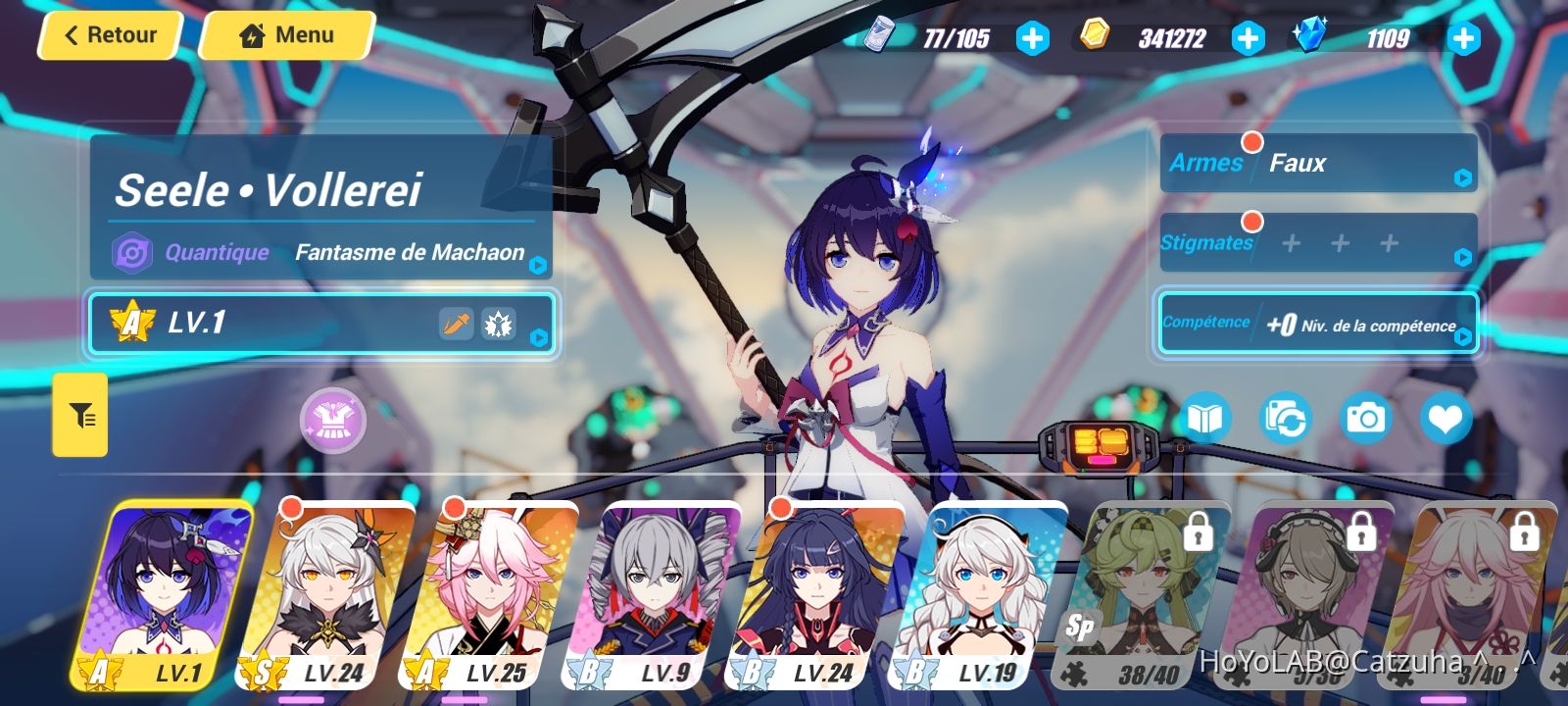
Task: Click the plus next to the 341272 coins
Action: pyautogui.click(x=1248, y=37)
